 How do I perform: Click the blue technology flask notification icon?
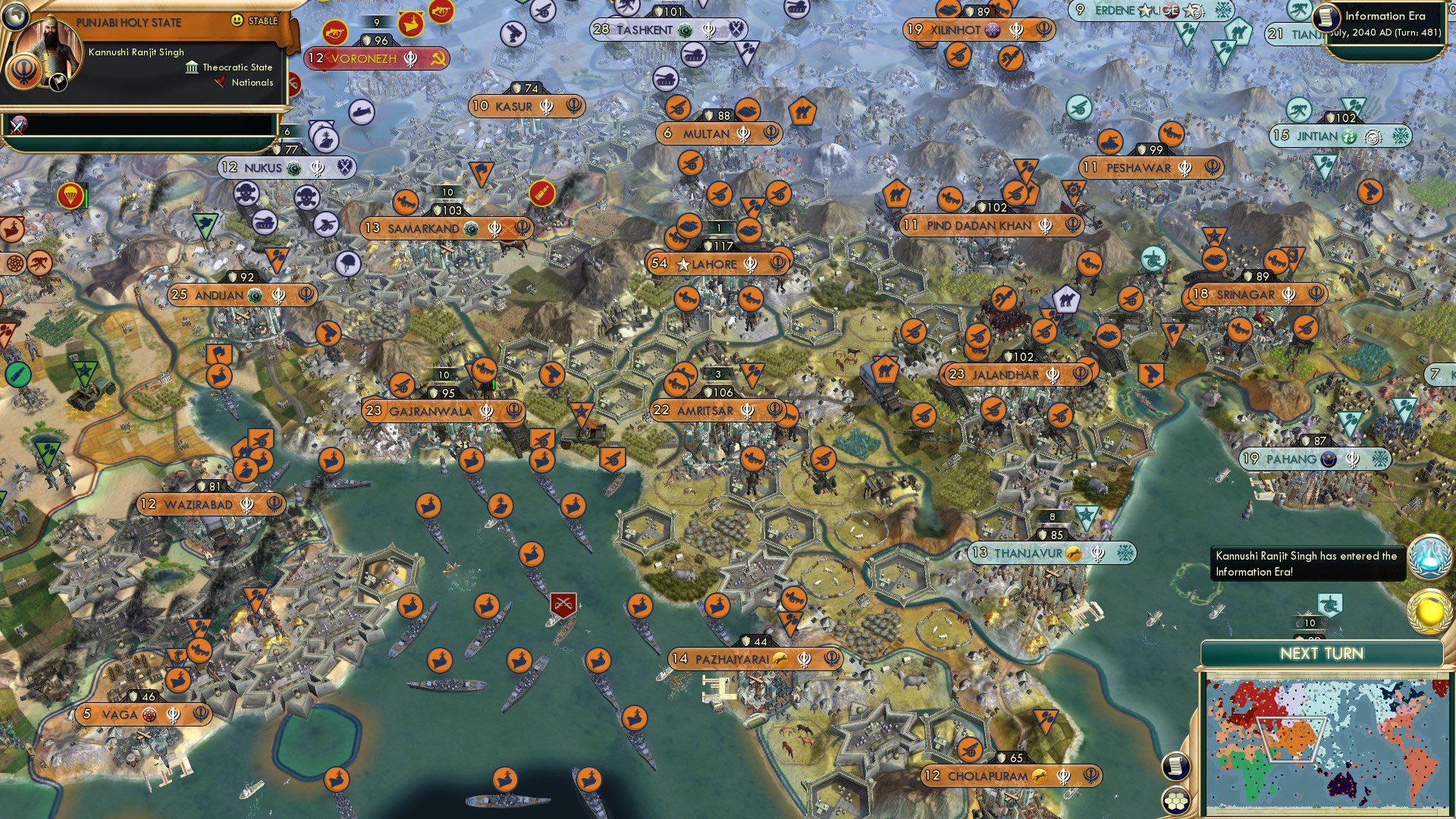(x=1430, y=557)
